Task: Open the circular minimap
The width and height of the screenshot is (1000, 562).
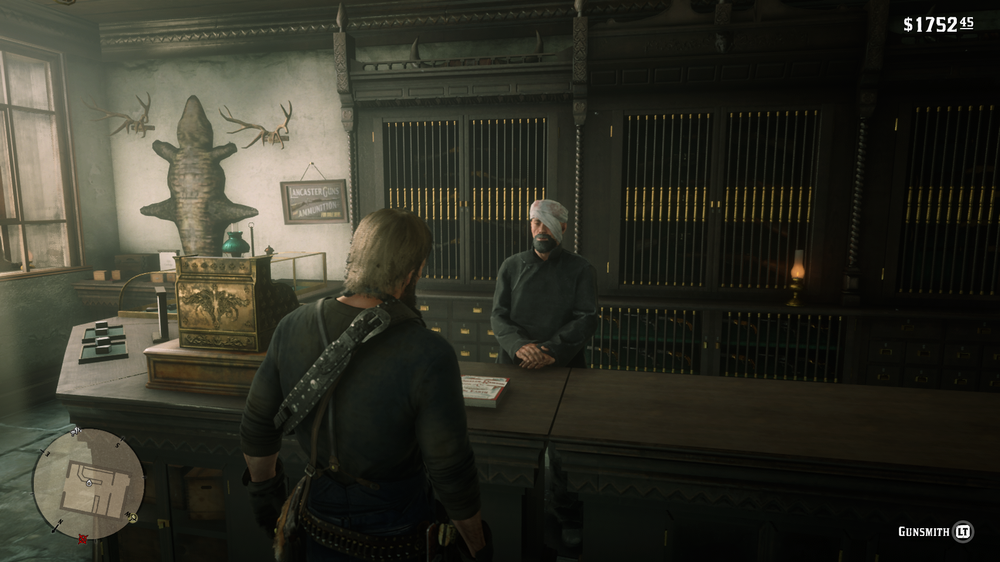Action: point(88,484)
